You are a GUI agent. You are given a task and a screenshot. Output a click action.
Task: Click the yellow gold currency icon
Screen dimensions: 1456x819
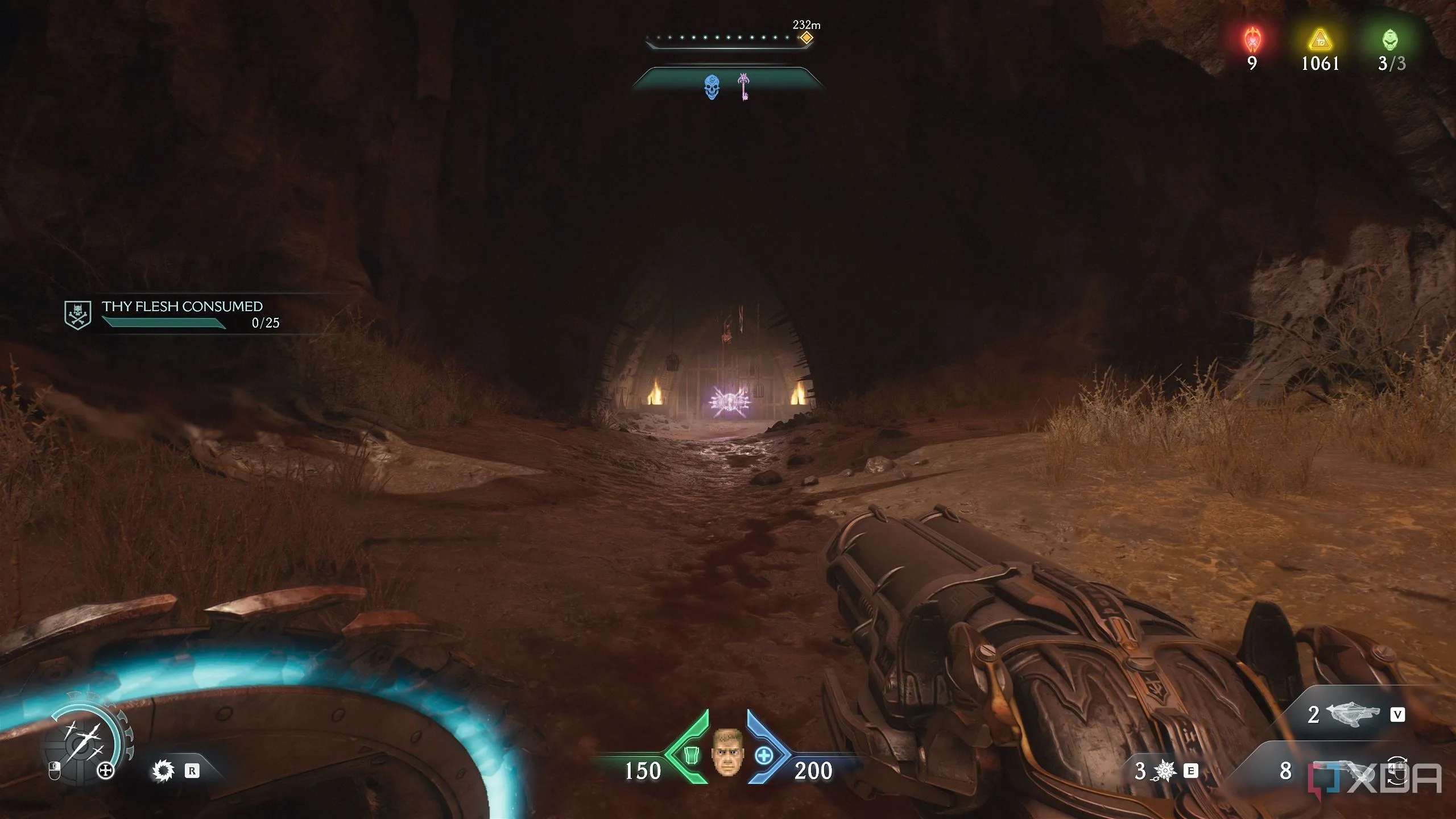tap(1319, 40)
